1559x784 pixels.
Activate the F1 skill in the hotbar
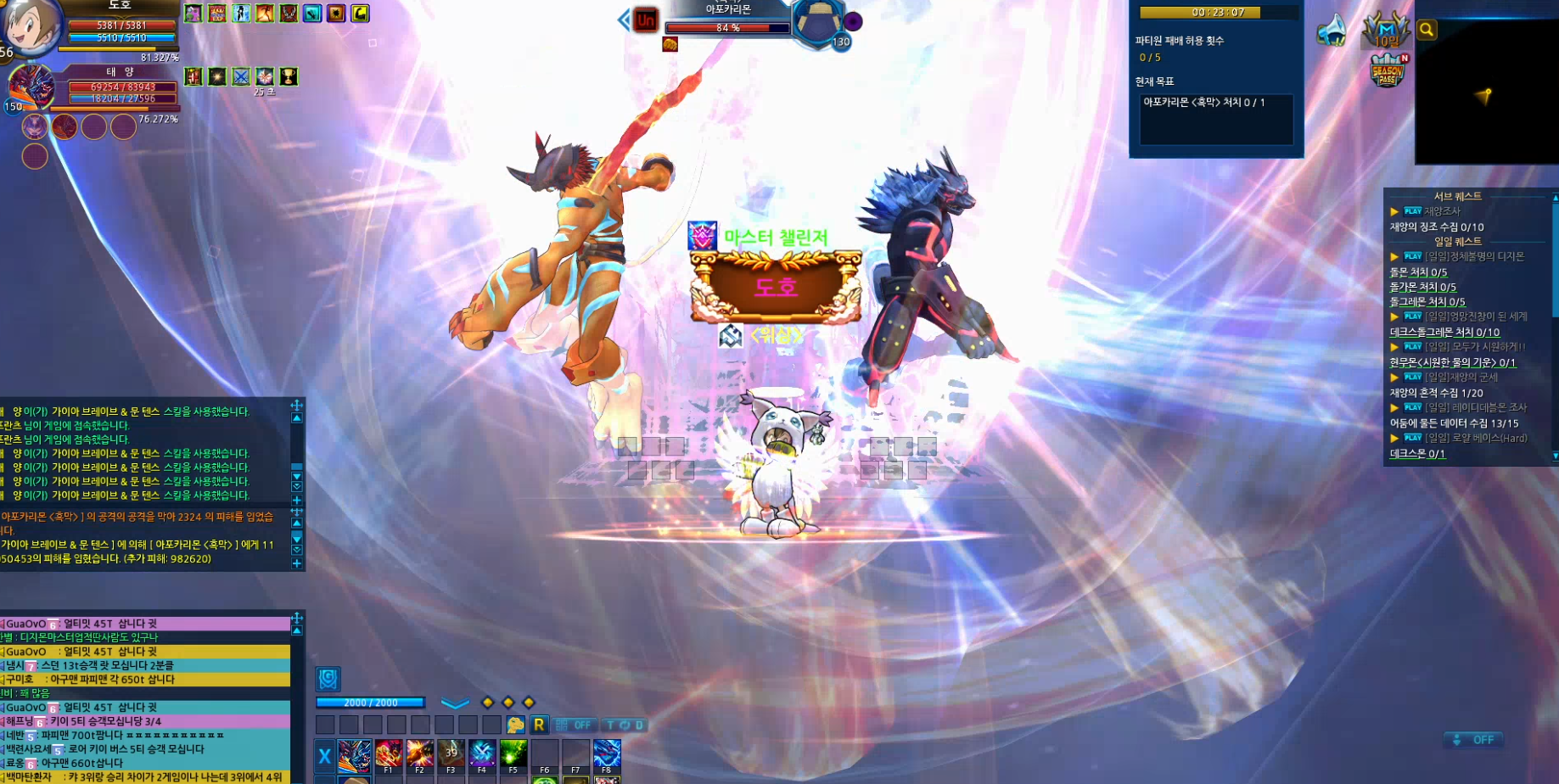click(389, 754)
